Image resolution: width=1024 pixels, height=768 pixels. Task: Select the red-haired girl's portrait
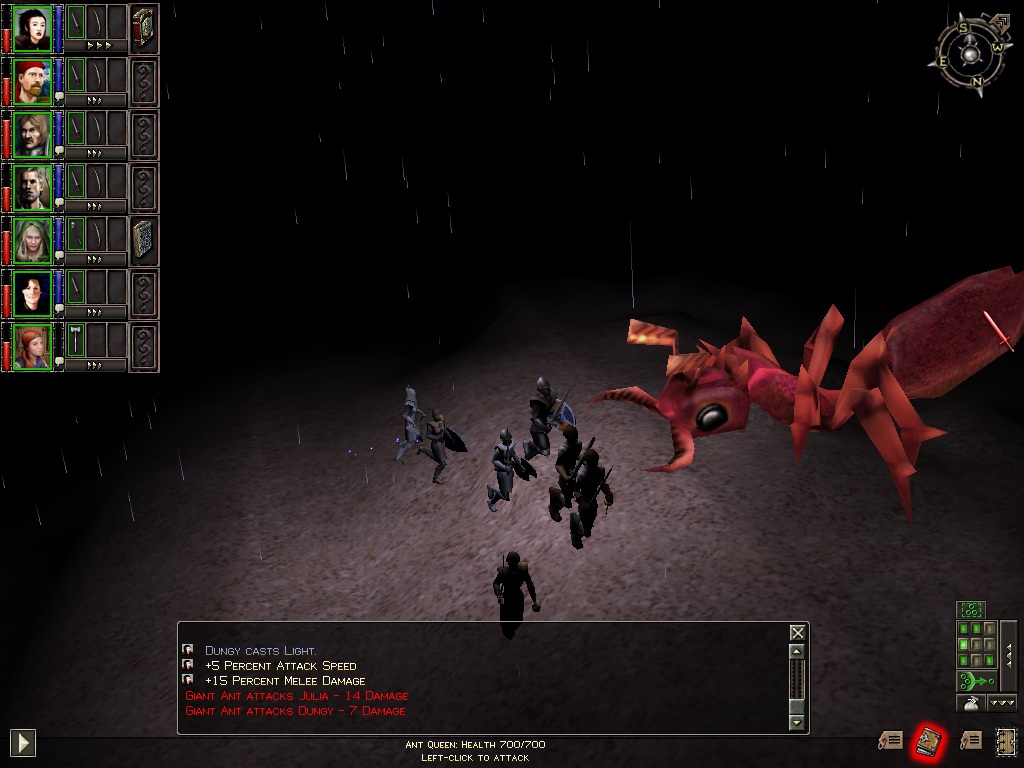click(x=33, y=347)
